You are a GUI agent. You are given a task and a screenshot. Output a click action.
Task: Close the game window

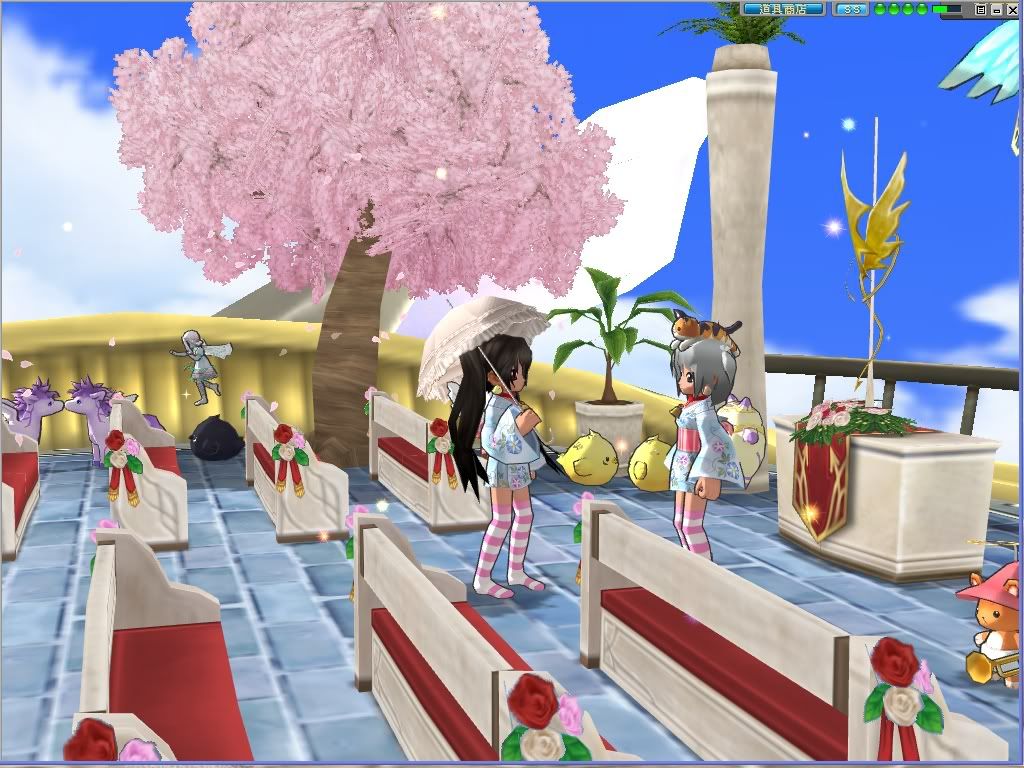1011,9
